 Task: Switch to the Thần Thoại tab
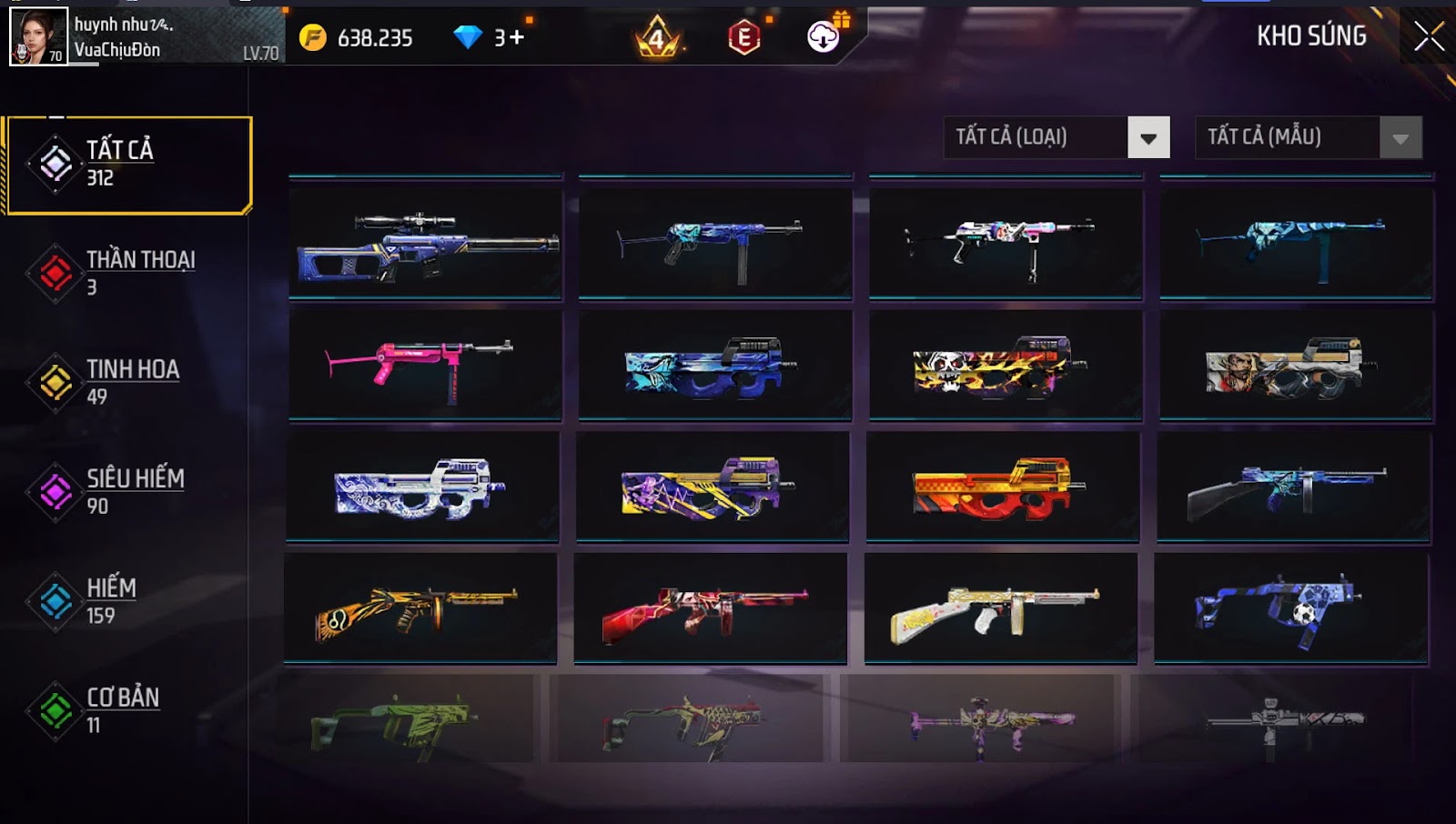[x=127, y=273]
